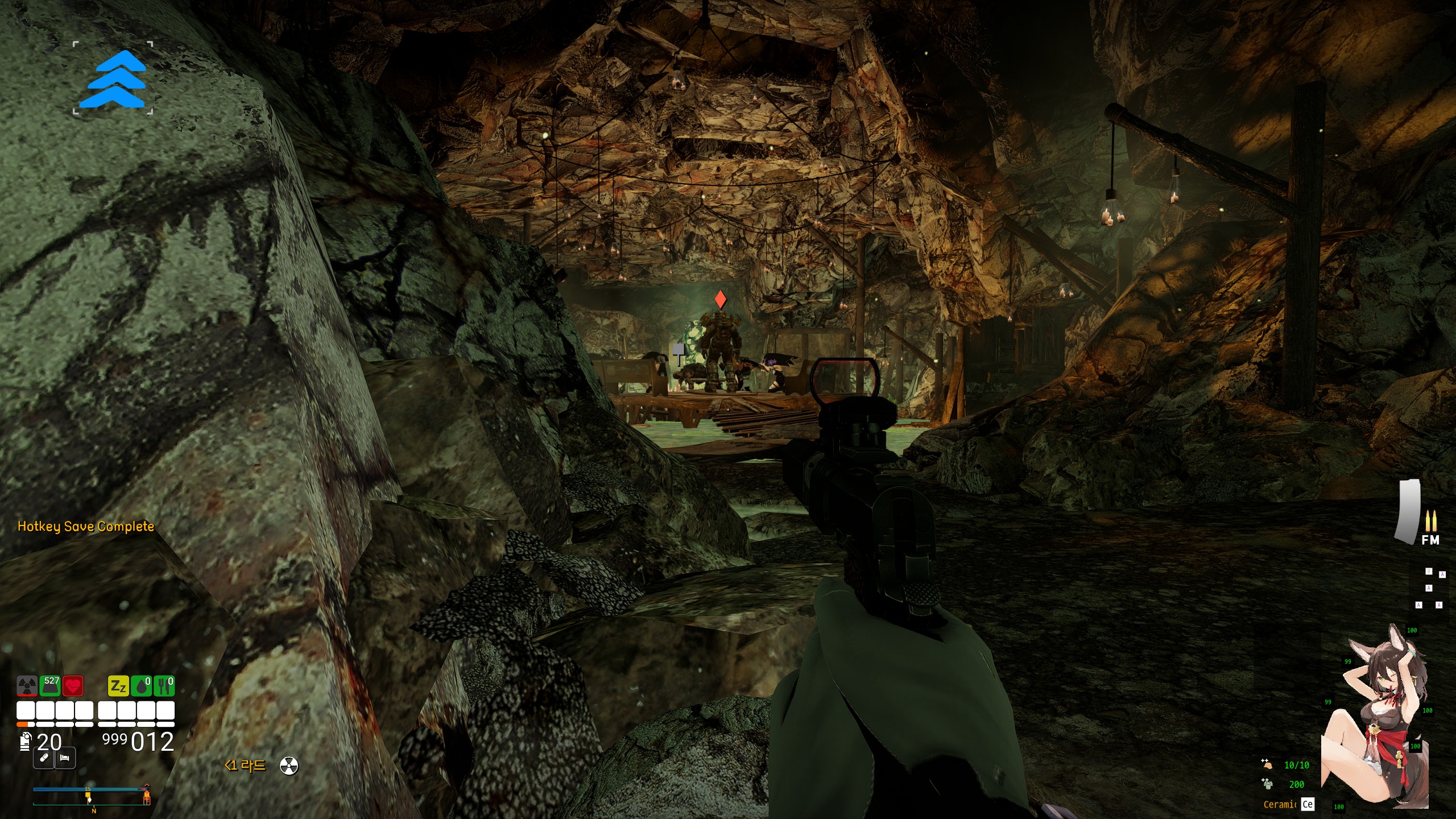Select the fork and knife hunger icon
Viewport: 1456px width, 819px height.
164,686
